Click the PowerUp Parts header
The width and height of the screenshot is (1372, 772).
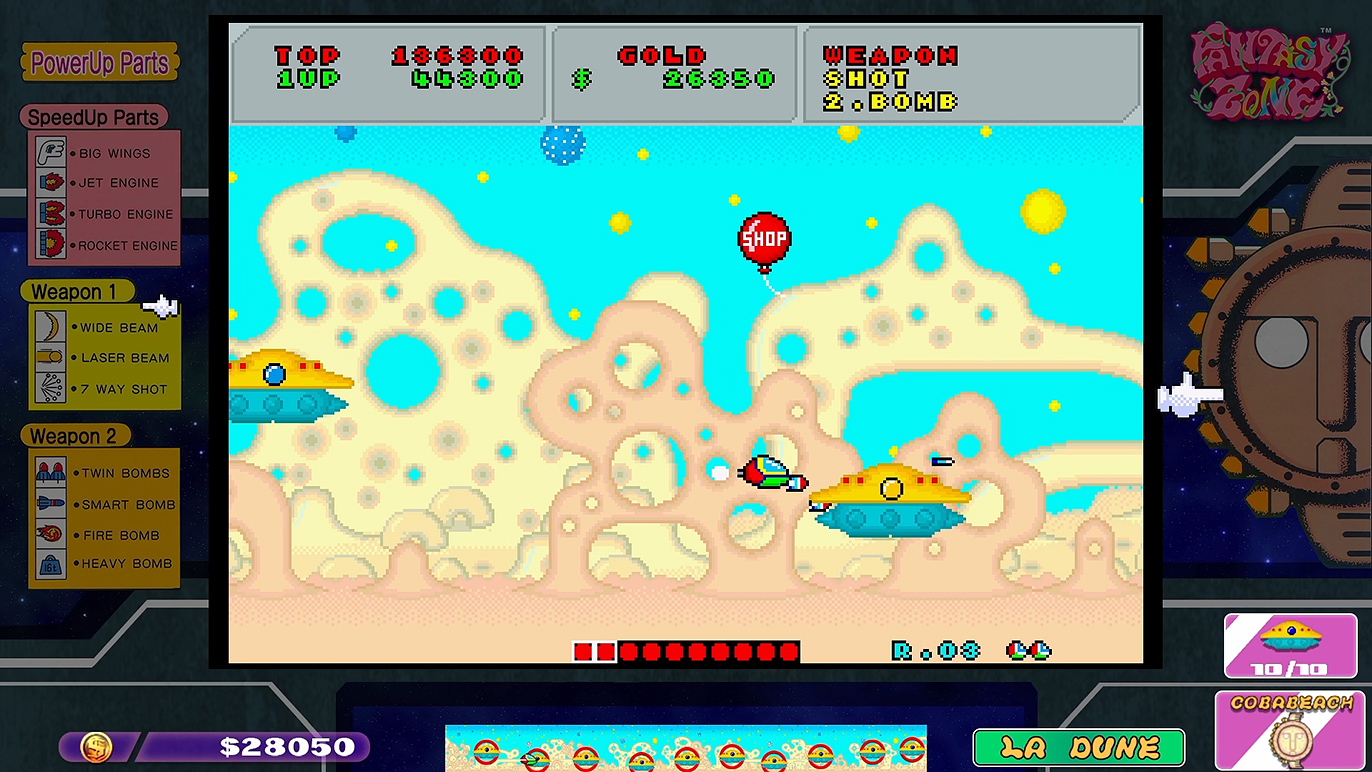pyautogui.click(x=99, y=63)
